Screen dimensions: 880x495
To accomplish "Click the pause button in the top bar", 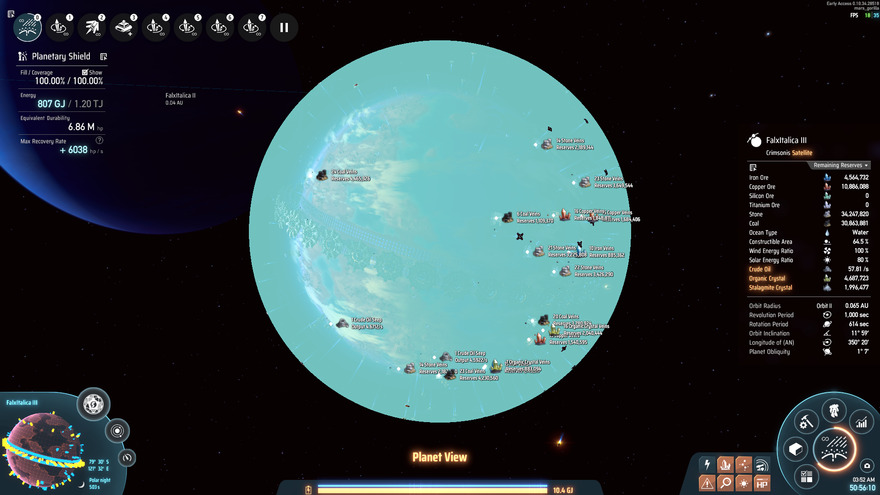I will click(x=284, y=27).
